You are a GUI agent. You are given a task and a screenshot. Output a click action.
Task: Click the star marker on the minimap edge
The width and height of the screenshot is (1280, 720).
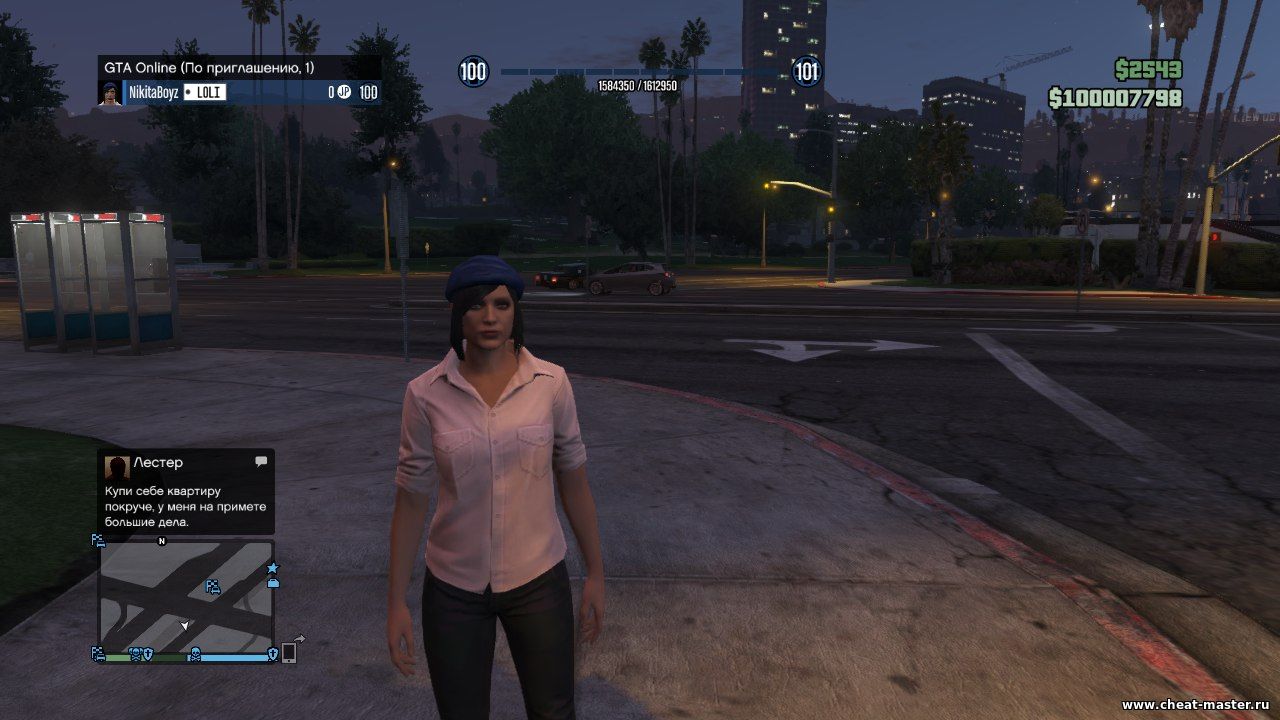(272, 568)
